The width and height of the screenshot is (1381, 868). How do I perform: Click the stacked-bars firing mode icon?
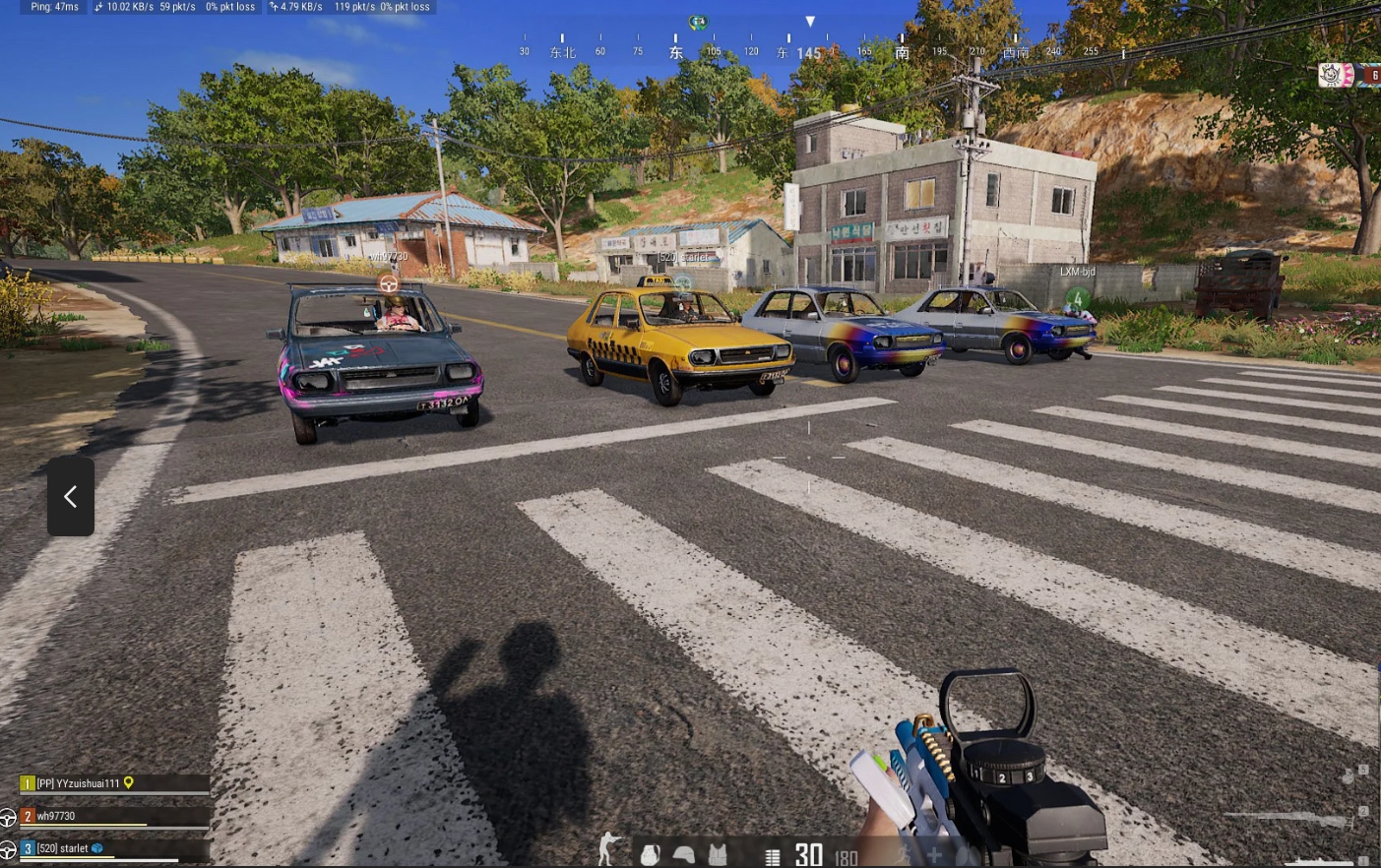773,857
